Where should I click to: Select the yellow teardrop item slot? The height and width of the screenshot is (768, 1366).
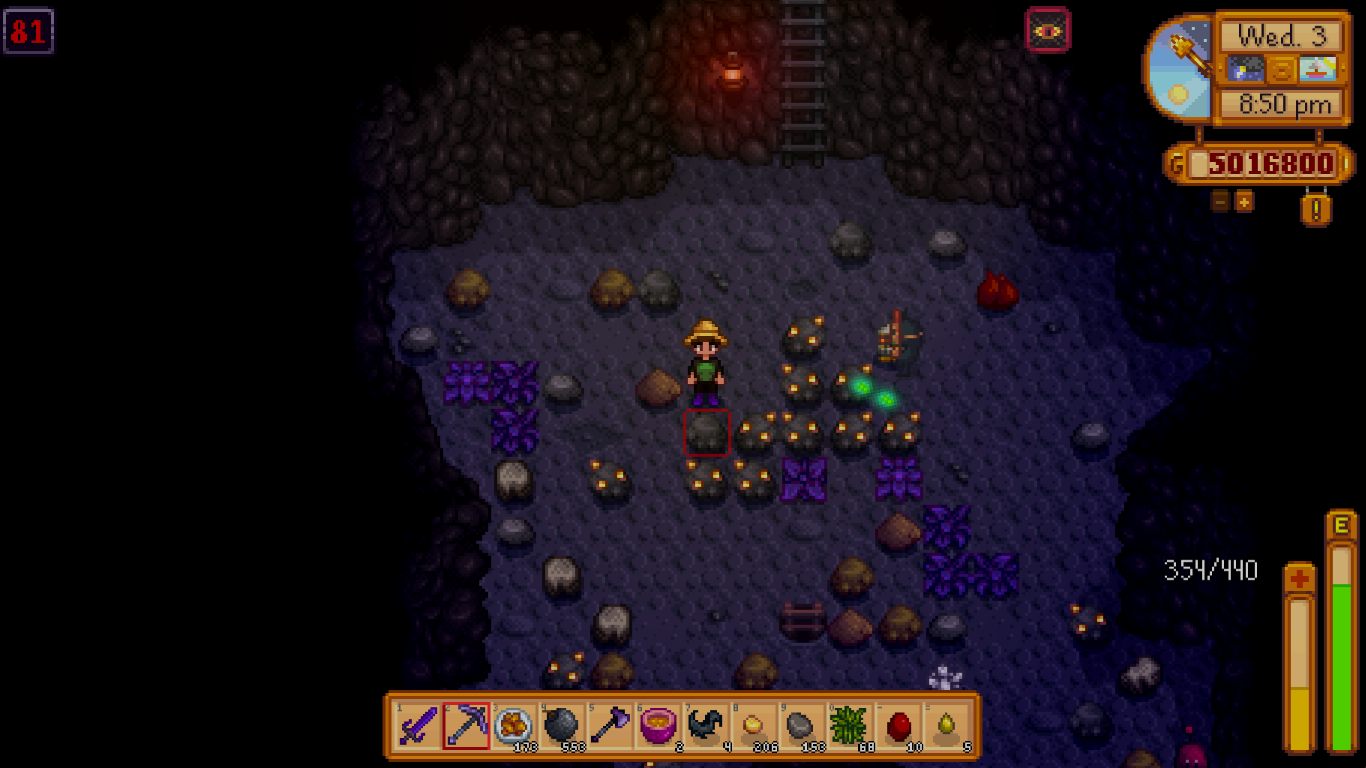click(x=946, y=726)
